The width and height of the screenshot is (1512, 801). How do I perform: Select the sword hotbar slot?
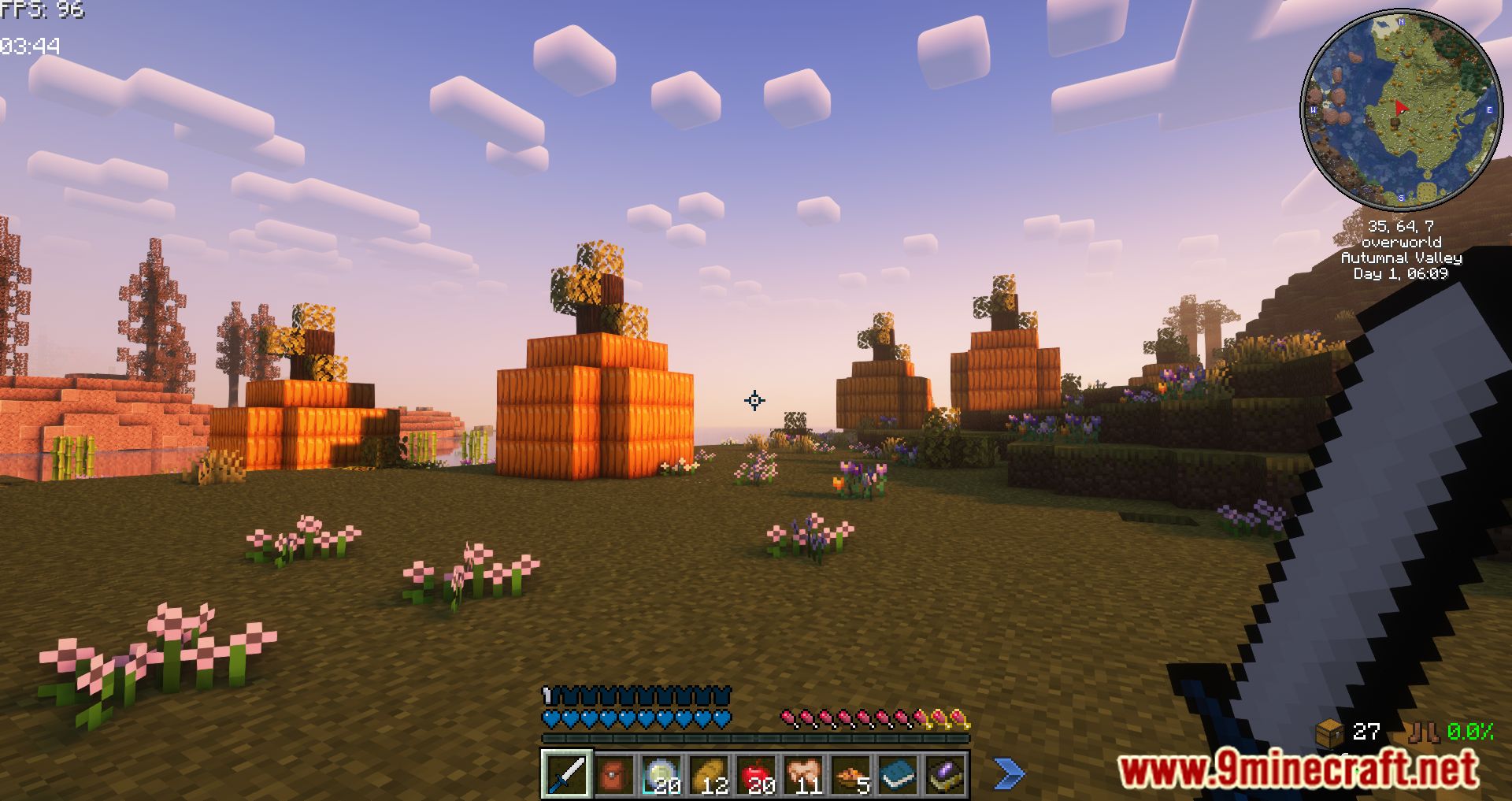click(x=566, y=773)
